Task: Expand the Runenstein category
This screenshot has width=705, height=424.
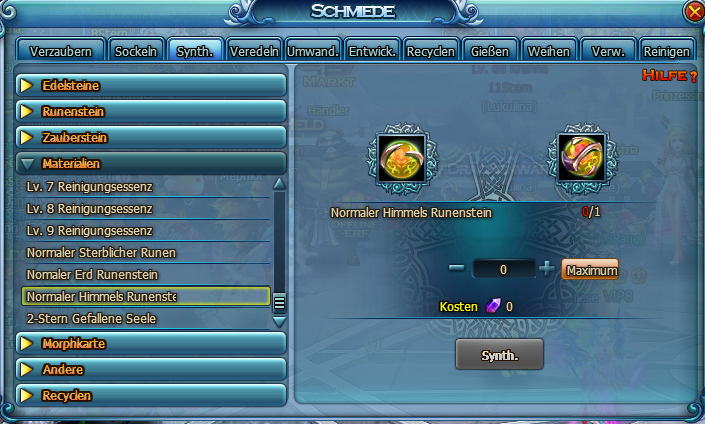Action: pos(152,112)
